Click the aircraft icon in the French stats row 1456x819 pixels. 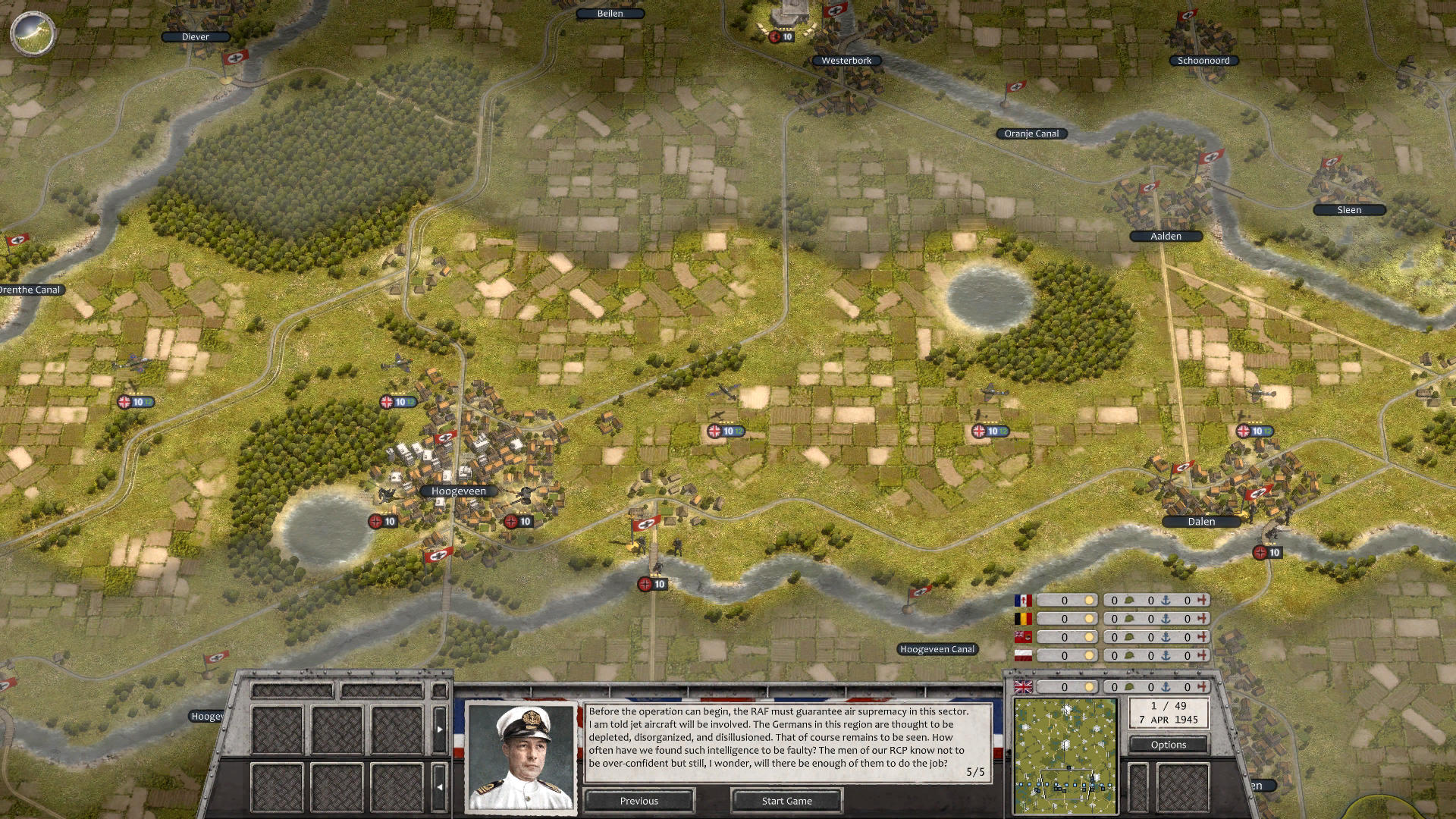pyautogui.click(x=1203, y=601)
